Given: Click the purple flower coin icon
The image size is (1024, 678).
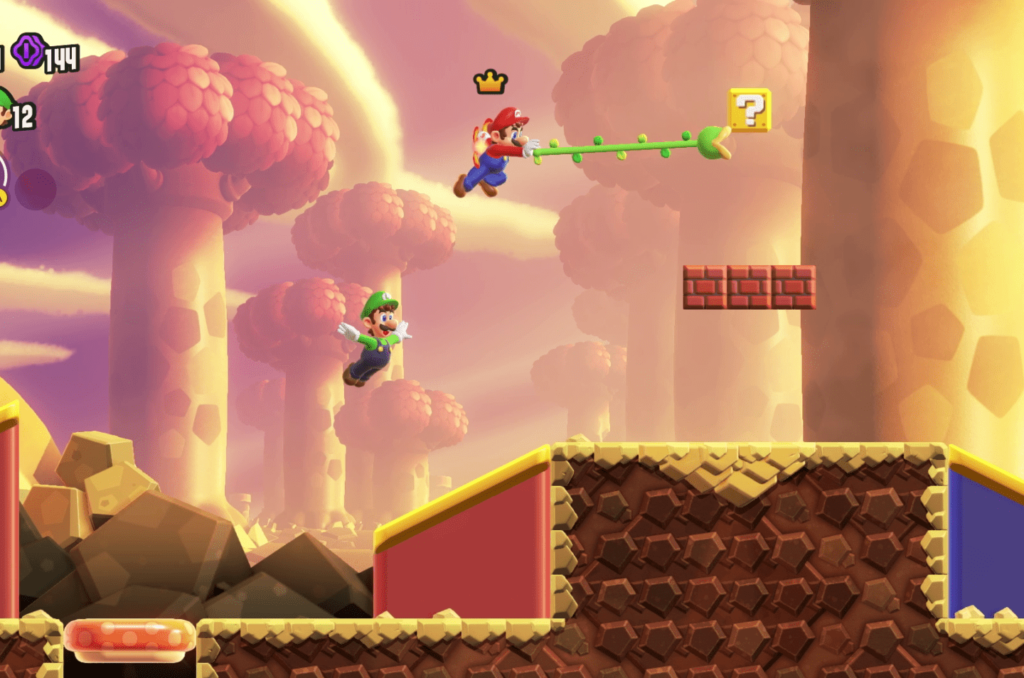Looking at the screenshot, I should 28,51.
